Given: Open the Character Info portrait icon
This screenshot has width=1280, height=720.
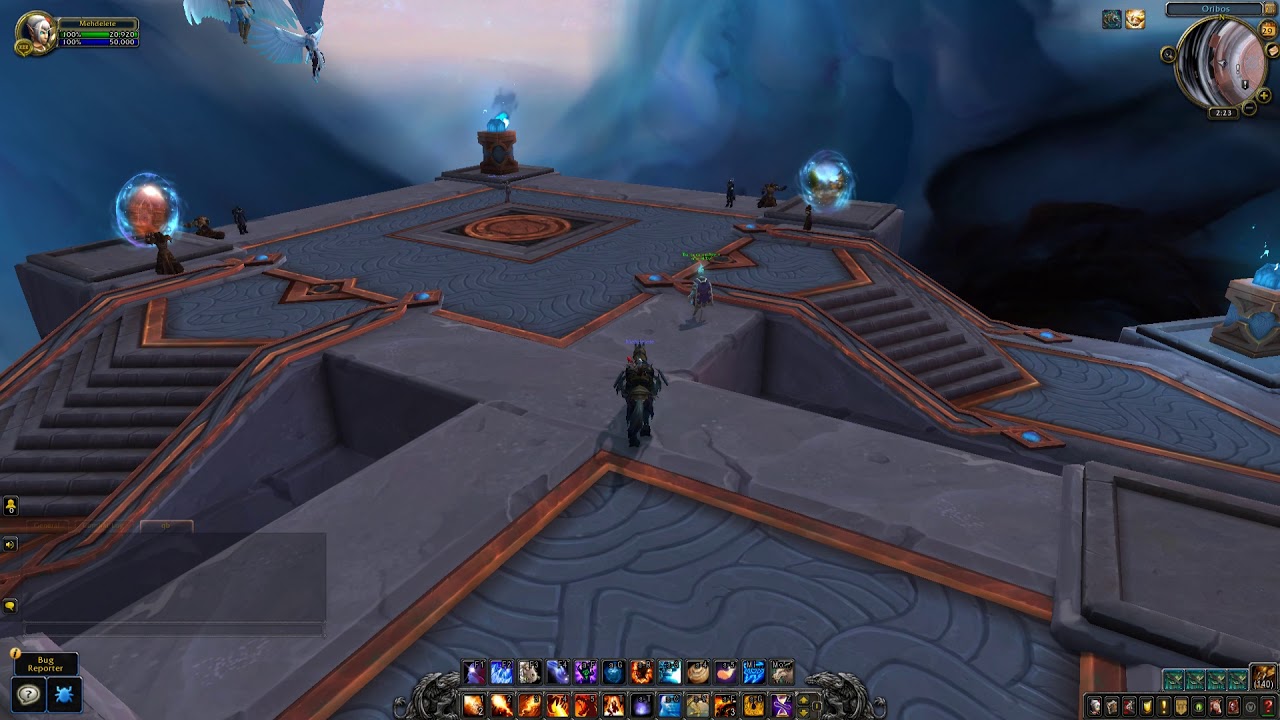Looking at the screenshot, I should [x=1095, y=706].
